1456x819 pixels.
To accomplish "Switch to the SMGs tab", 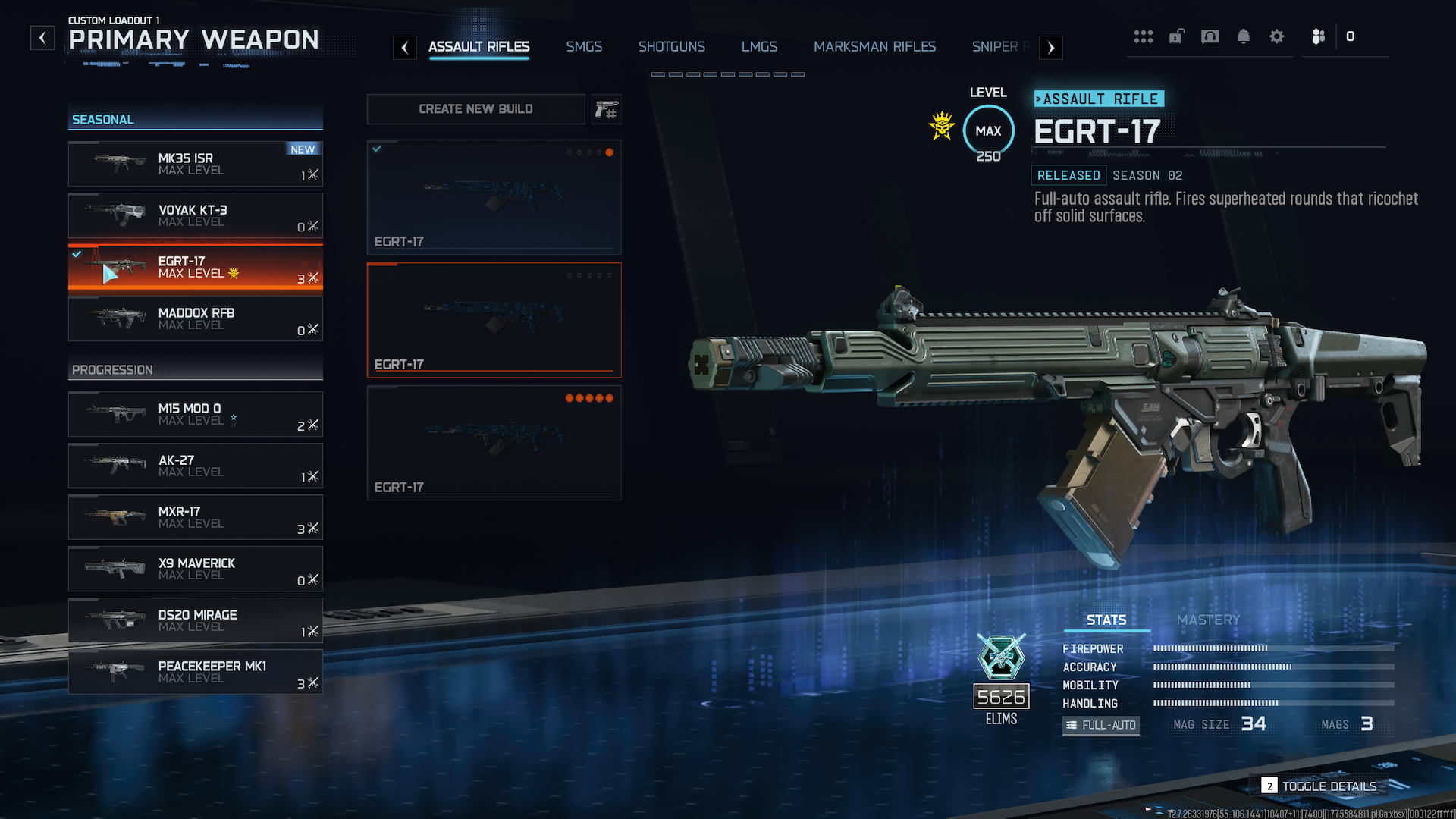I will tap(584, 47).
